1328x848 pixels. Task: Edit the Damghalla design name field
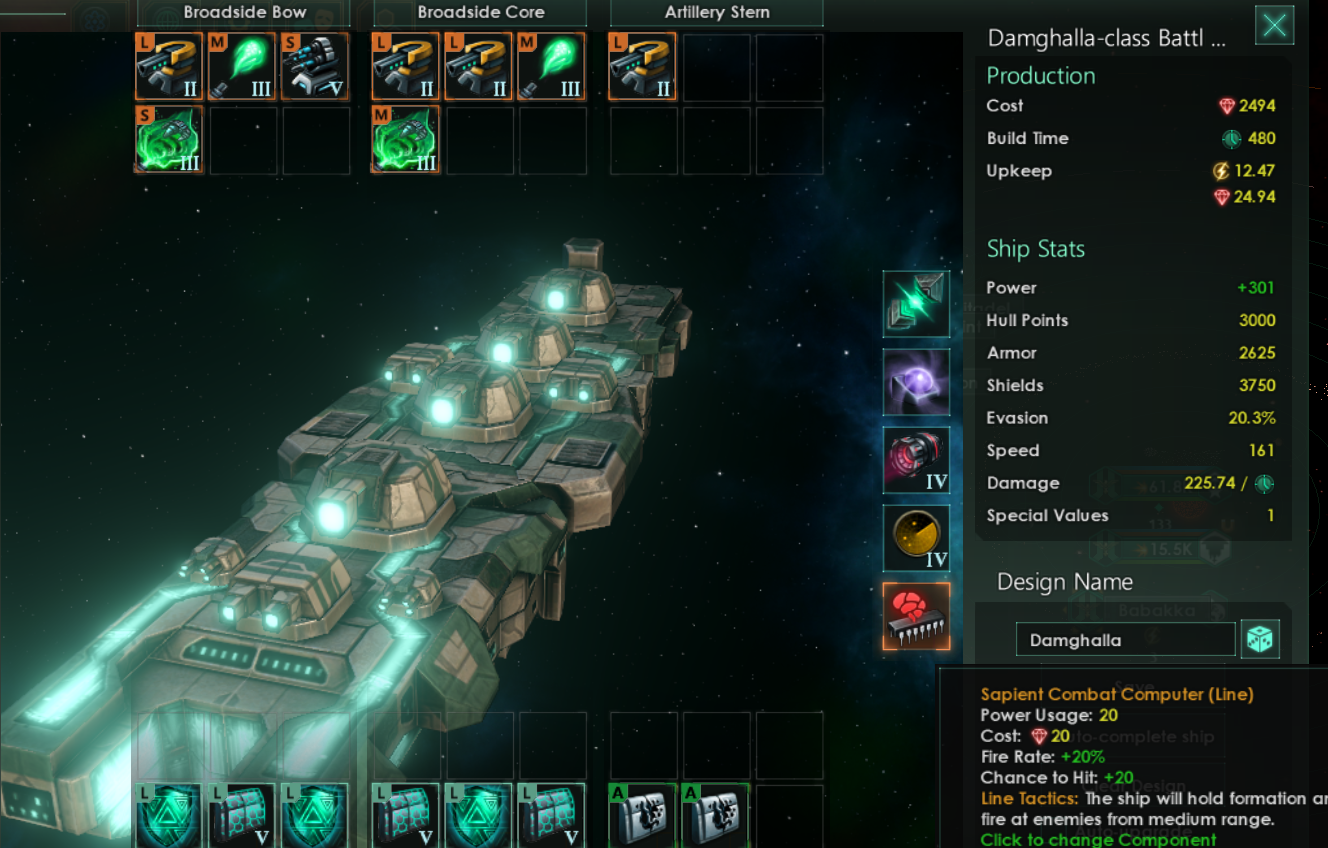click(x=1125, y=640)
